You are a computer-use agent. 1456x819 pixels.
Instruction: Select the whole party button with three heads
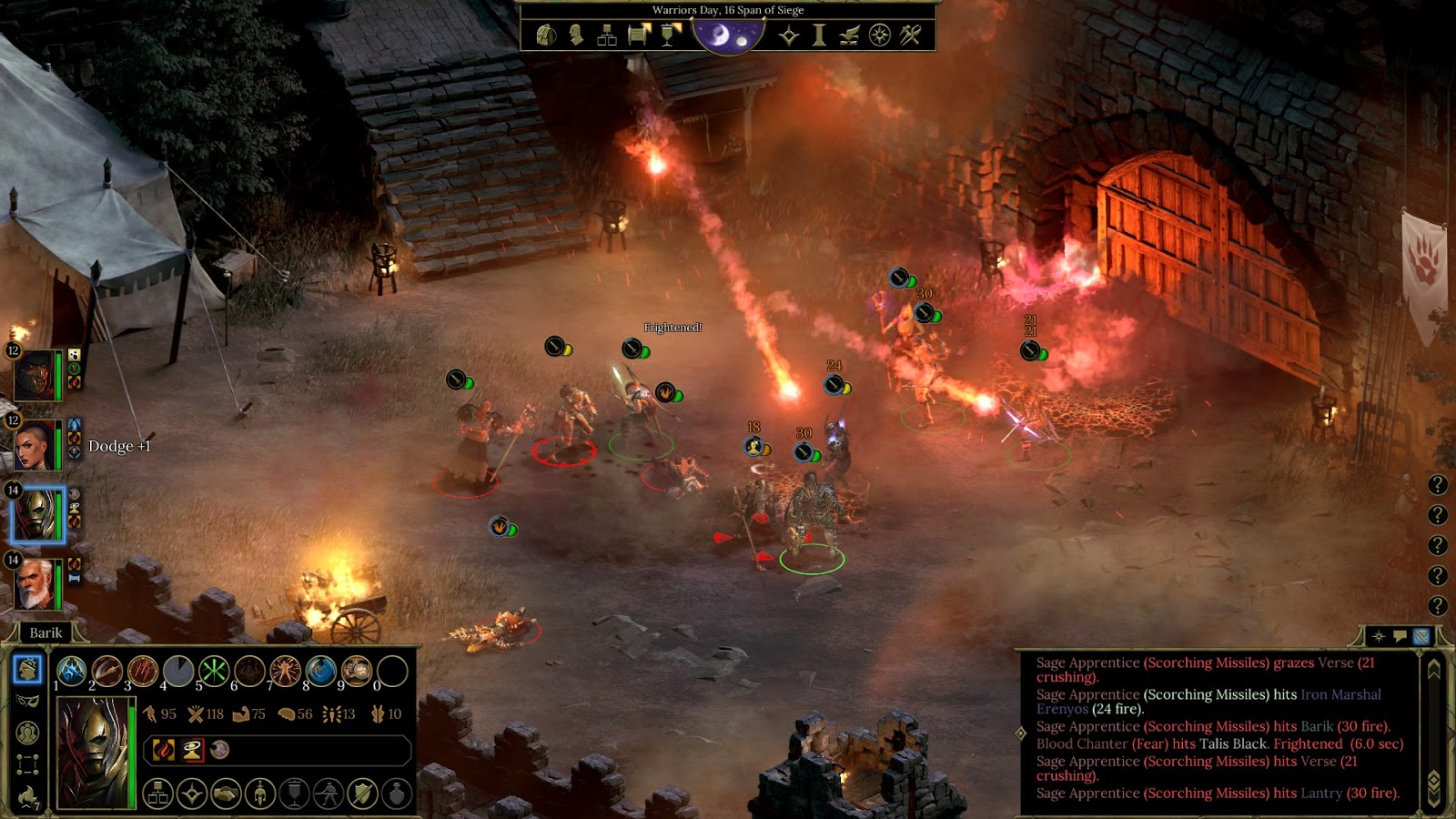click(x=27, y=733)
